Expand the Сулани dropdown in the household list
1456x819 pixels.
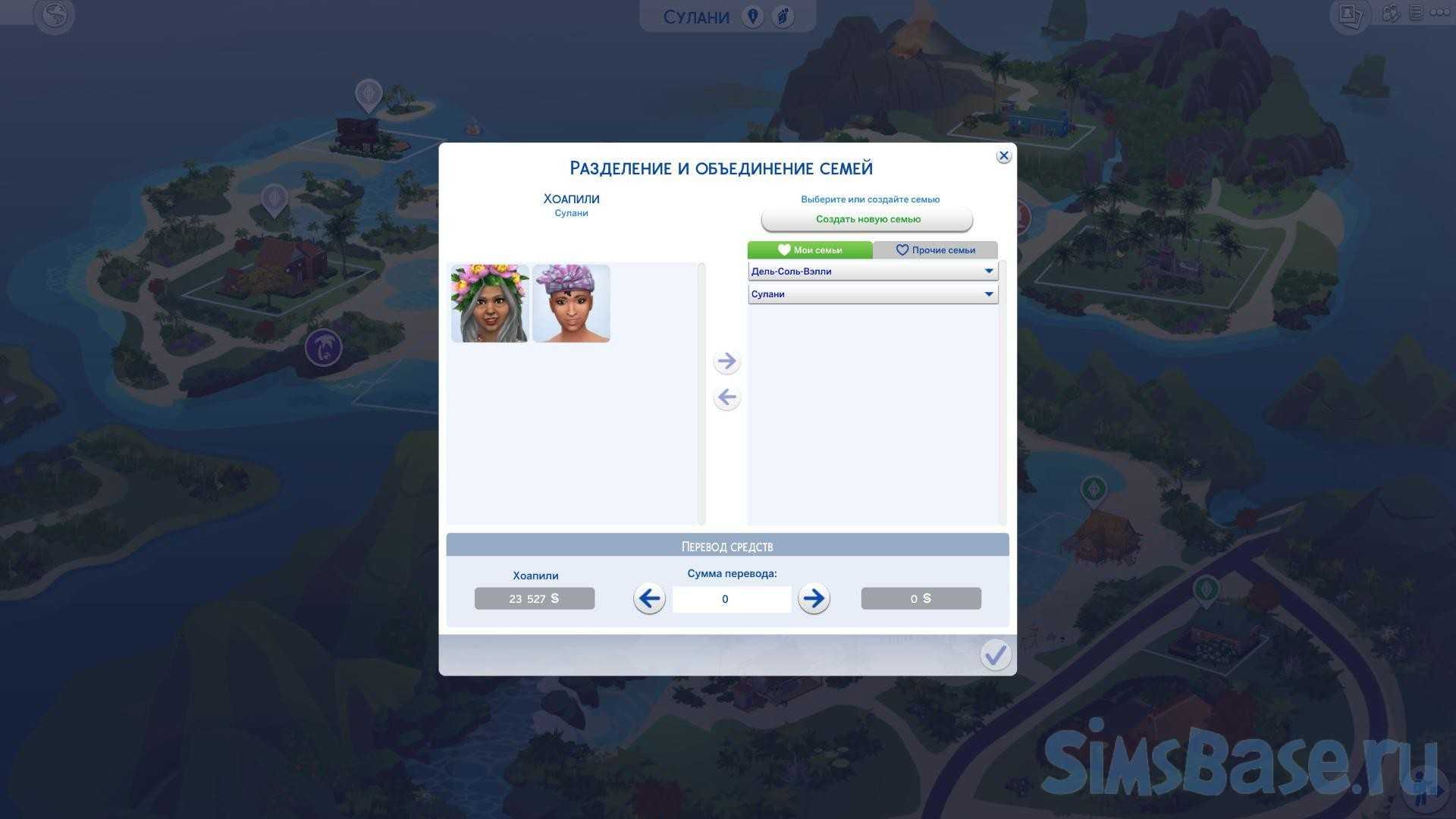pyautogui.click(x=872, y=294)
